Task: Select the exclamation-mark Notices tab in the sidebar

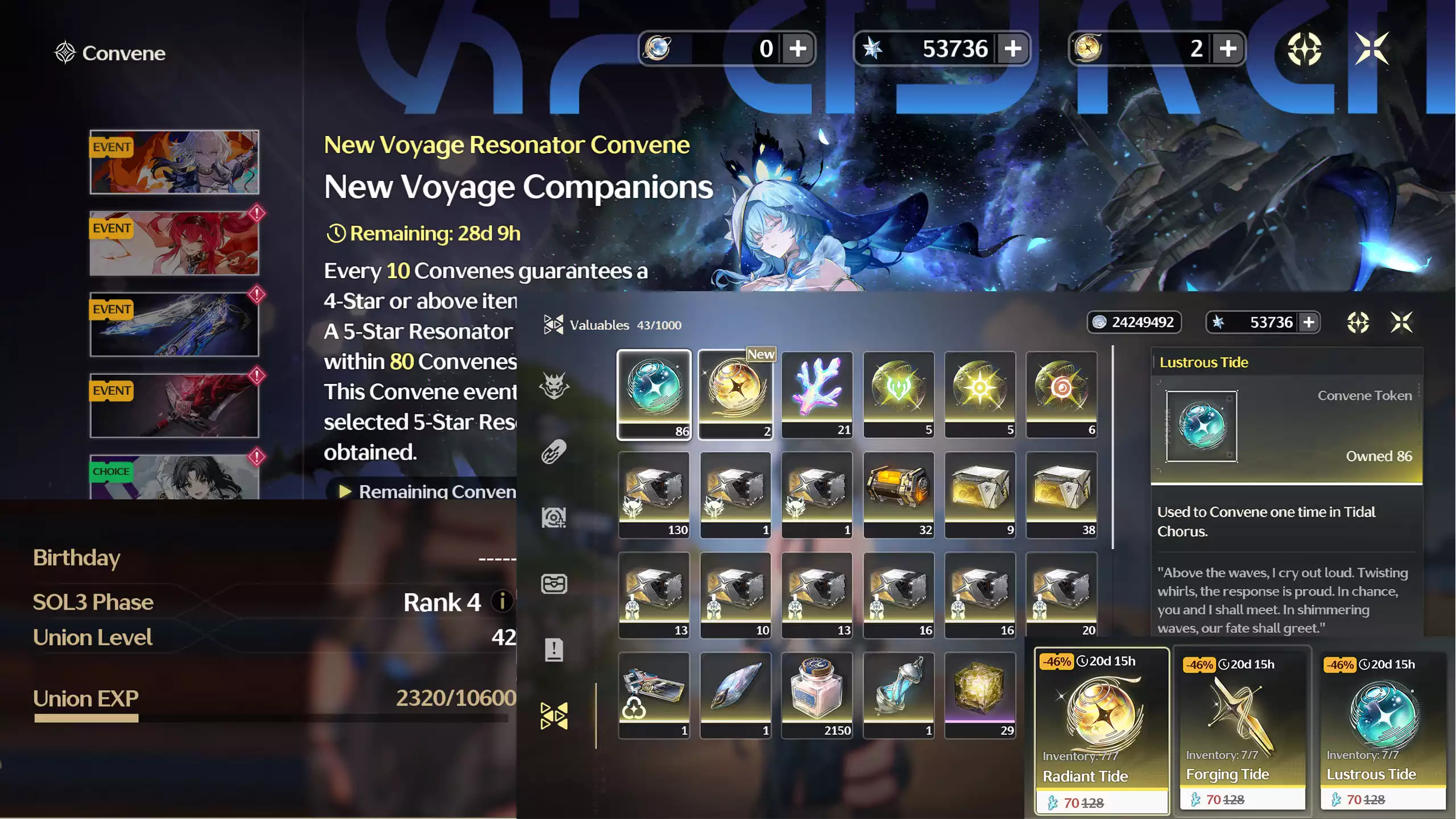Action: tap(554, 650)
